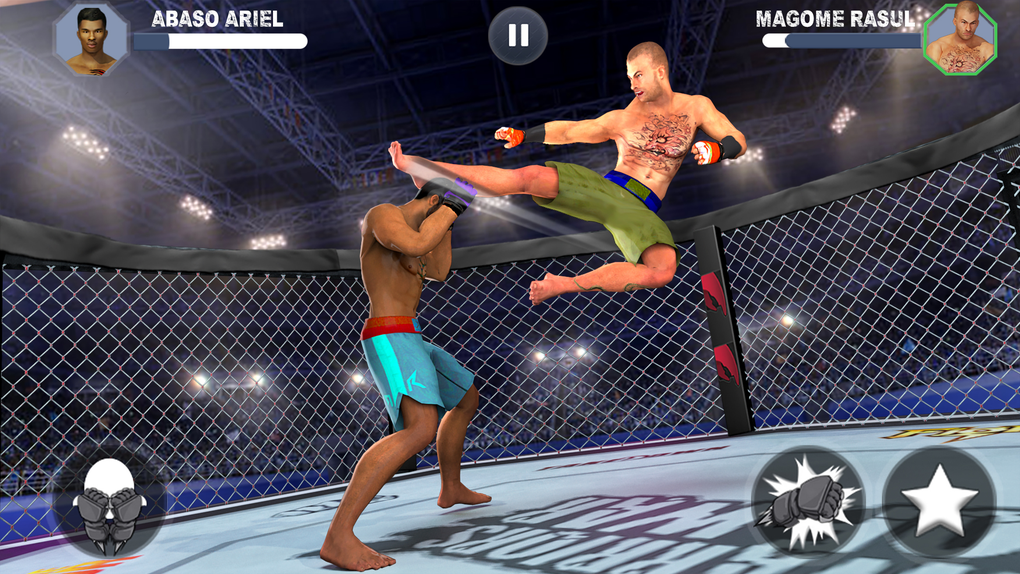Pause the fight with the pause button
Image resolution: width=1020 pixels, height=574 pixels.
pyautogui.click(x=518, y=37)
